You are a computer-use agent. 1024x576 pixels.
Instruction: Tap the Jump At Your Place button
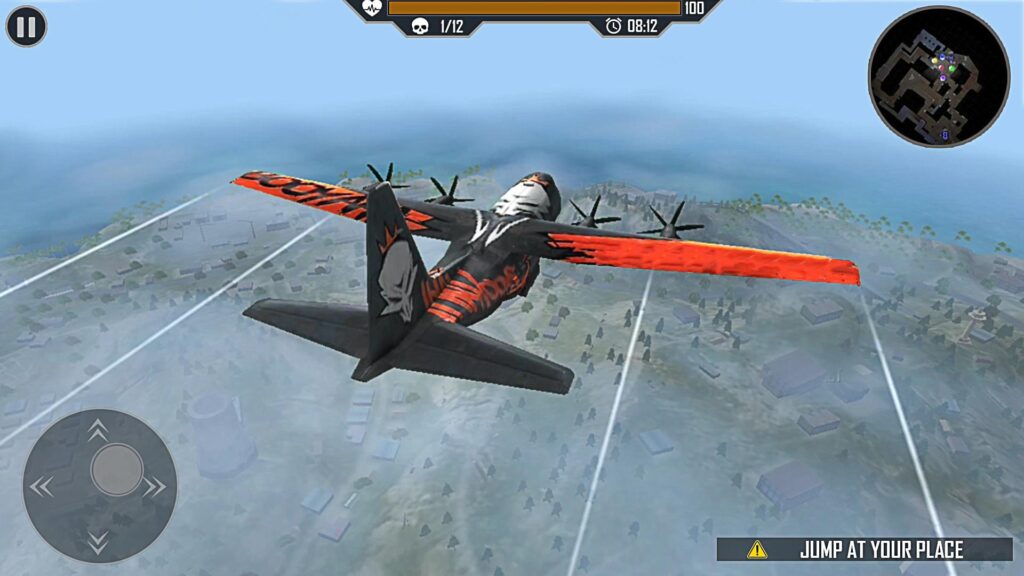865,549
